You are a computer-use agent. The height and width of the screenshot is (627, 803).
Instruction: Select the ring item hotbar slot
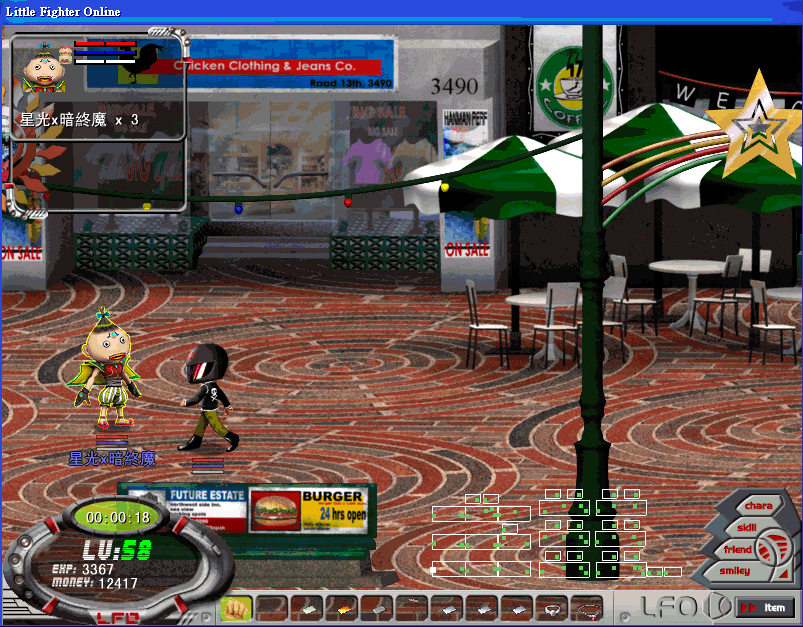click(551, 607)
